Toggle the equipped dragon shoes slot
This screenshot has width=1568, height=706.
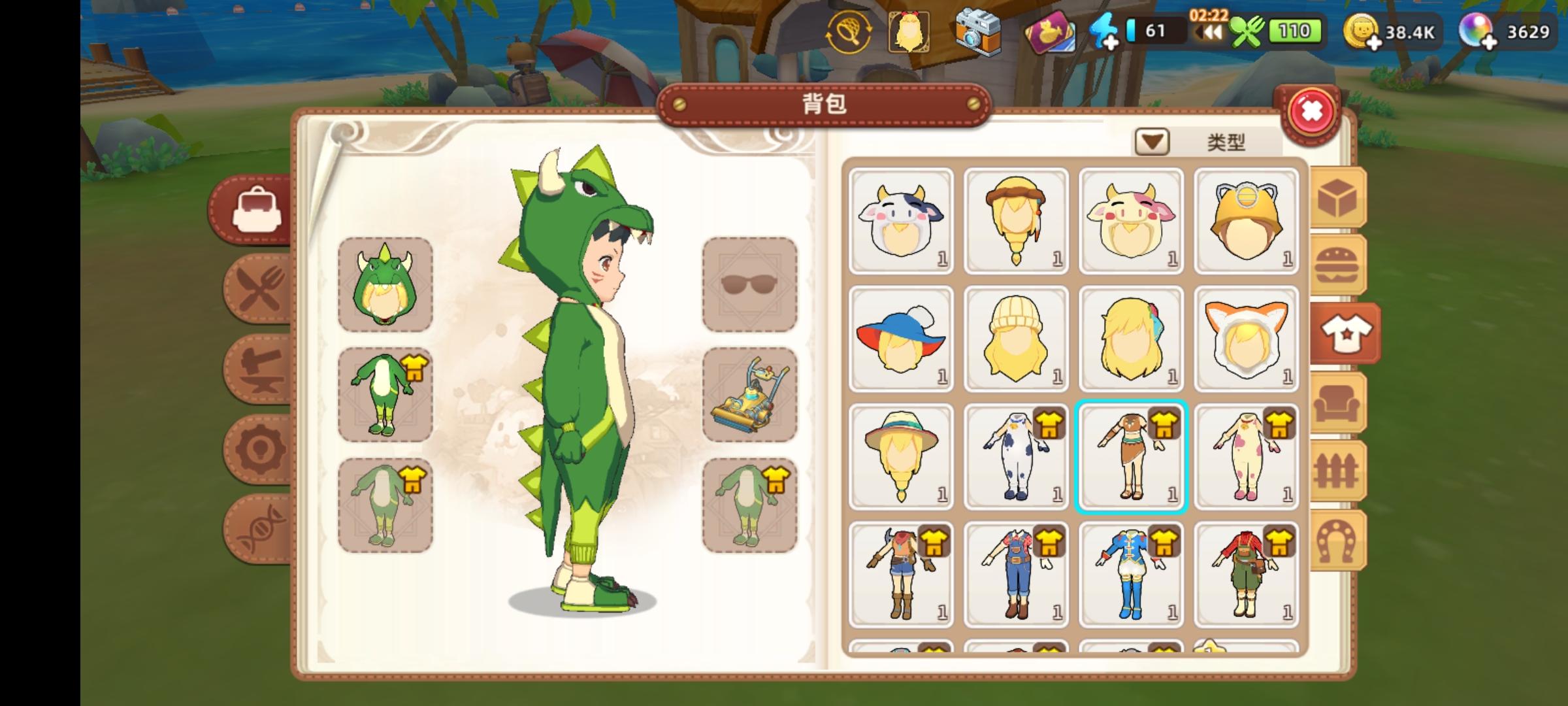(750, 502)
